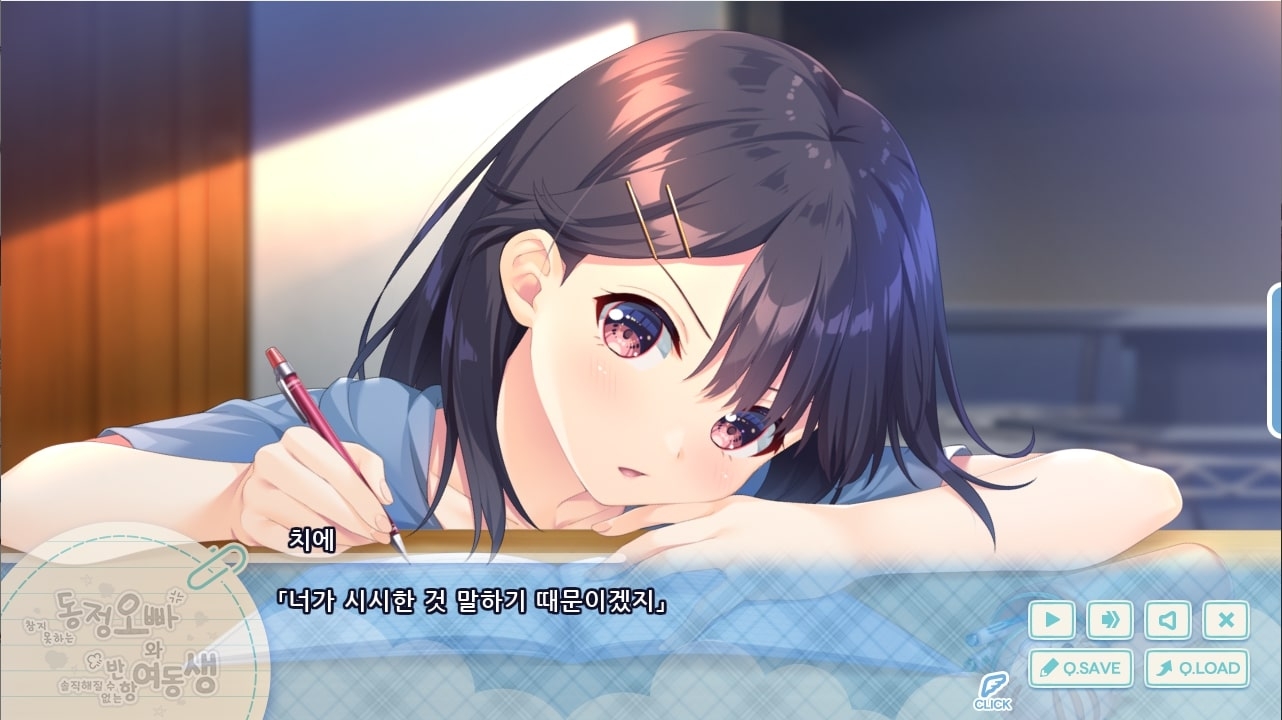
Task: Quick save using the Q.SAVE button
Action: pyautogui.click(x=1081, y=668)
